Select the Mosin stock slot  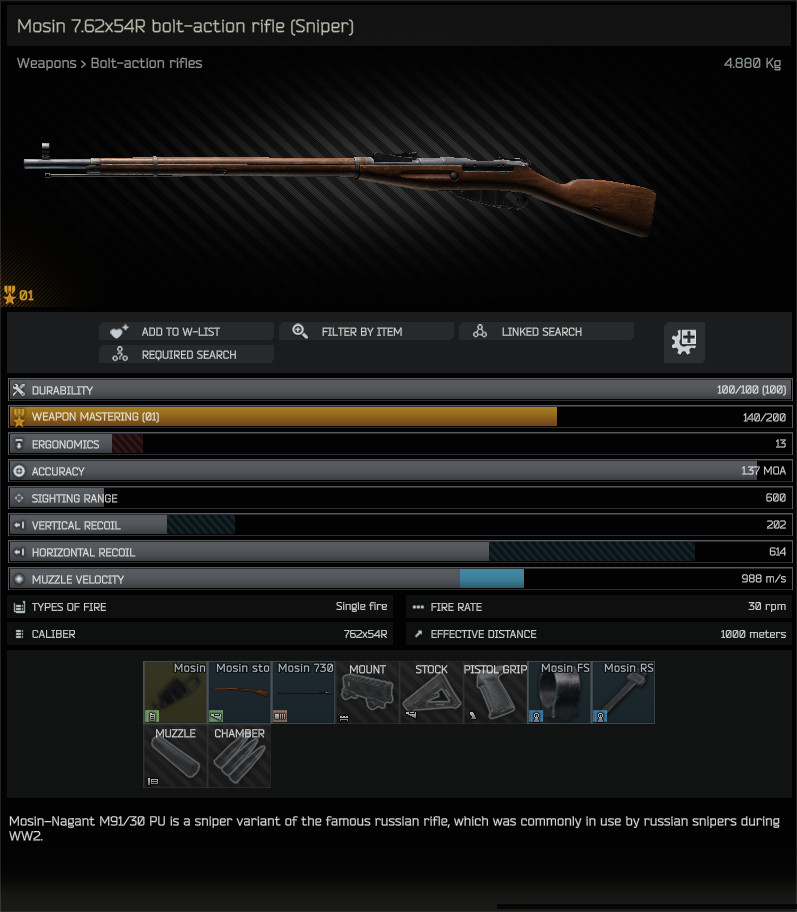(239, 692)
